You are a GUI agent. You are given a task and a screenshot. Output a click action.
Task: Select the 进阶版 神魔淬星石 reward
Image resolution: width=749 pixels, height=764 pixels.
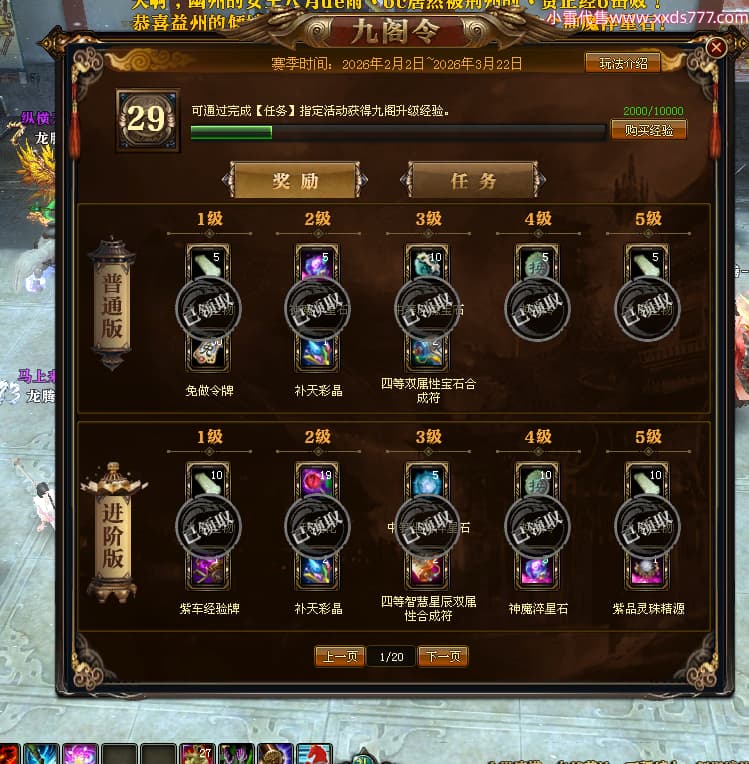(x=538, y=526)
